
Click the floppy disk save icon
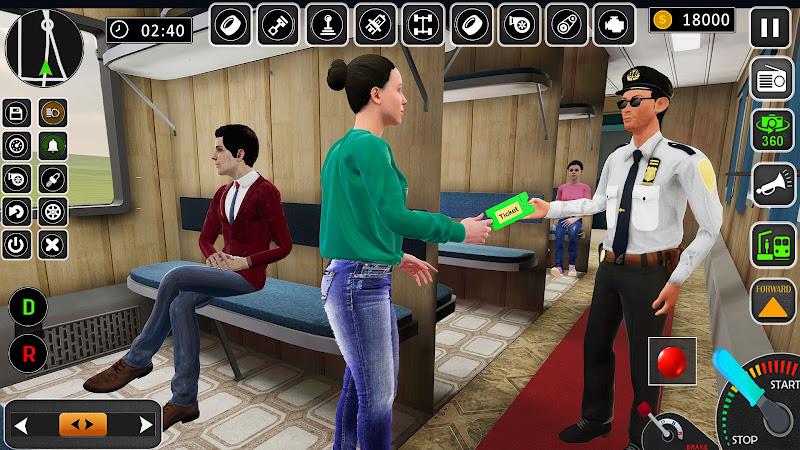tap(17, 113)
